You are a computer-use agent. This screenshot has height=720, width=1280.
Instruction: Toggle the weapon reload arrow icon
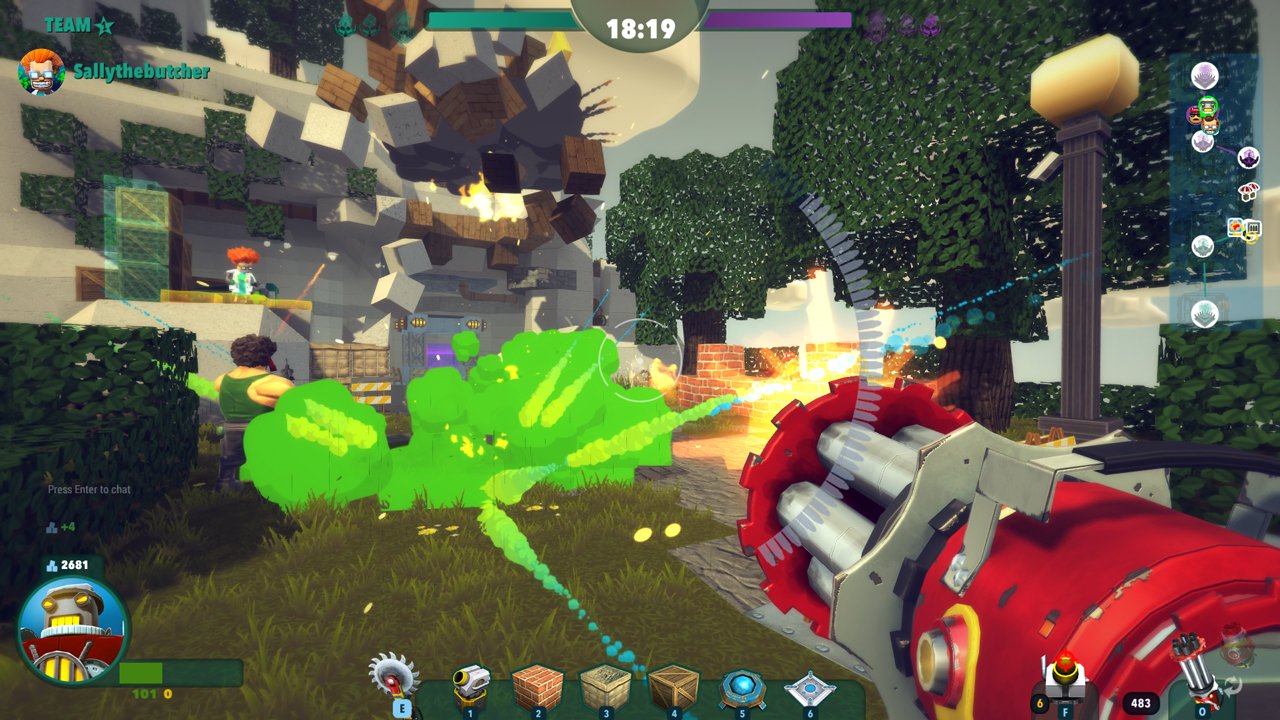click(x=1231, y=687)
